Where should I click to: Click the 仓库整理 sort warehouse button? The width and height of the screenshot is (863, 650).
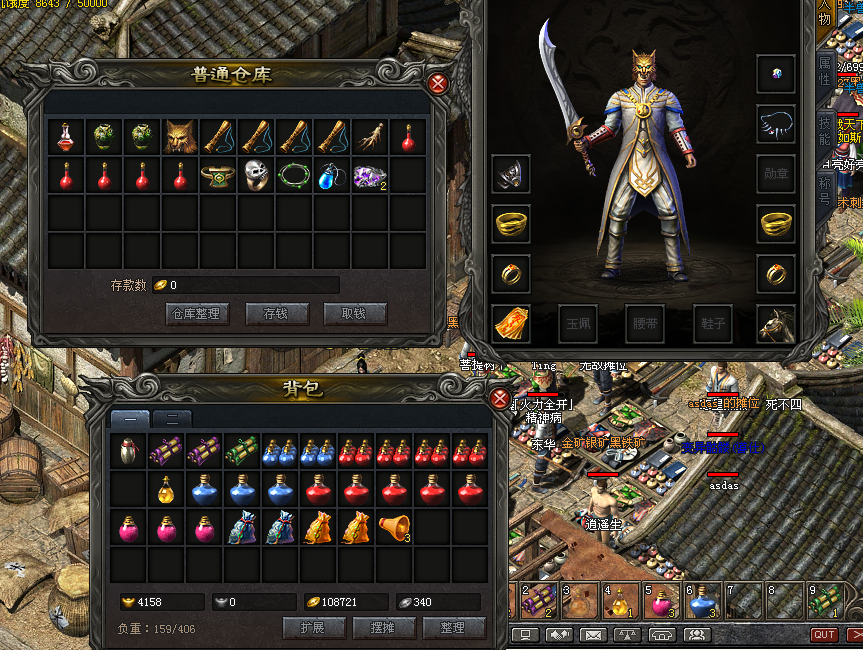pos(197,314)
